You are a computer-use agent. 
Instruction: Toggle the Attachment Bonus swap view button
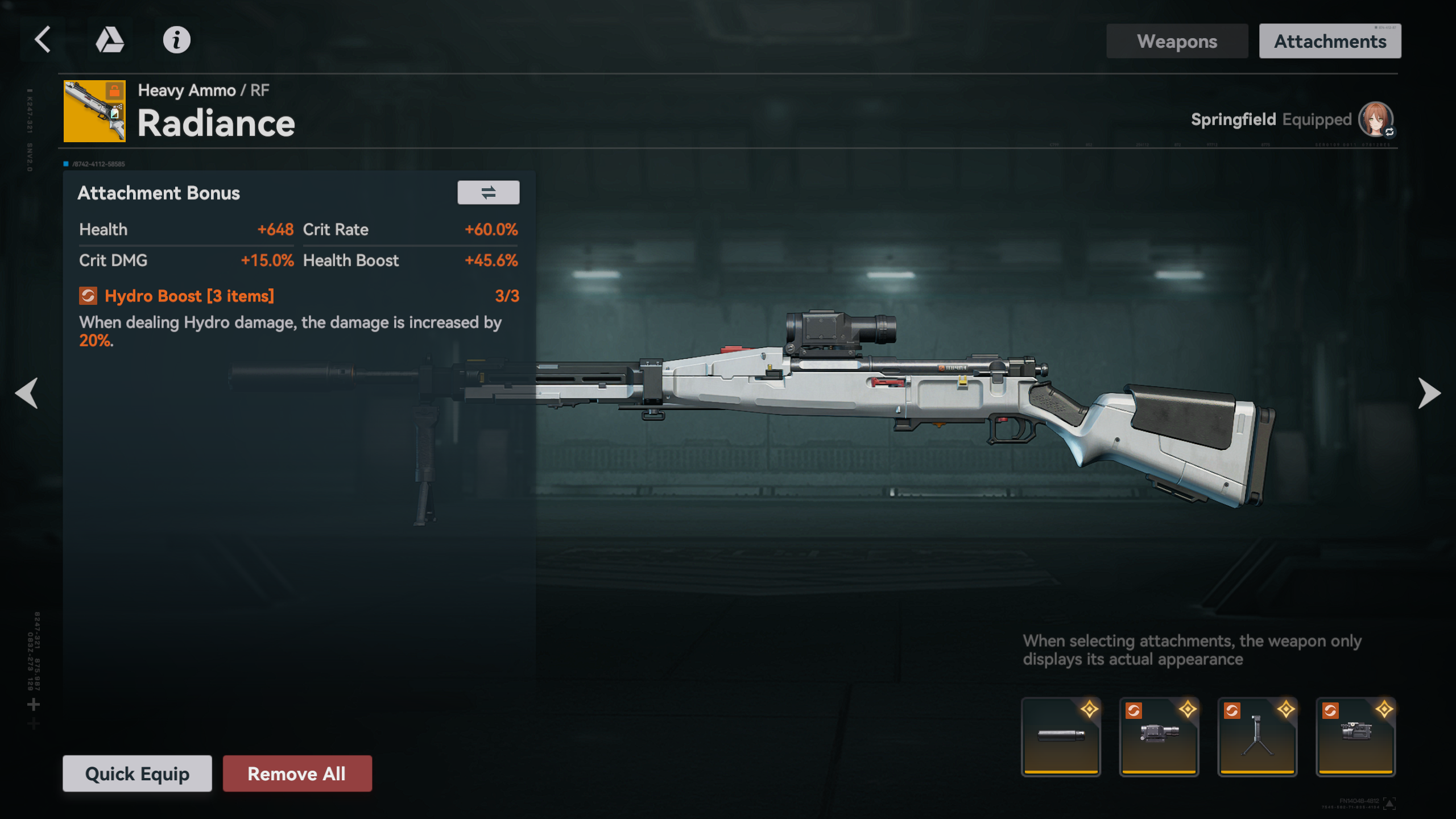pos(488,193)
